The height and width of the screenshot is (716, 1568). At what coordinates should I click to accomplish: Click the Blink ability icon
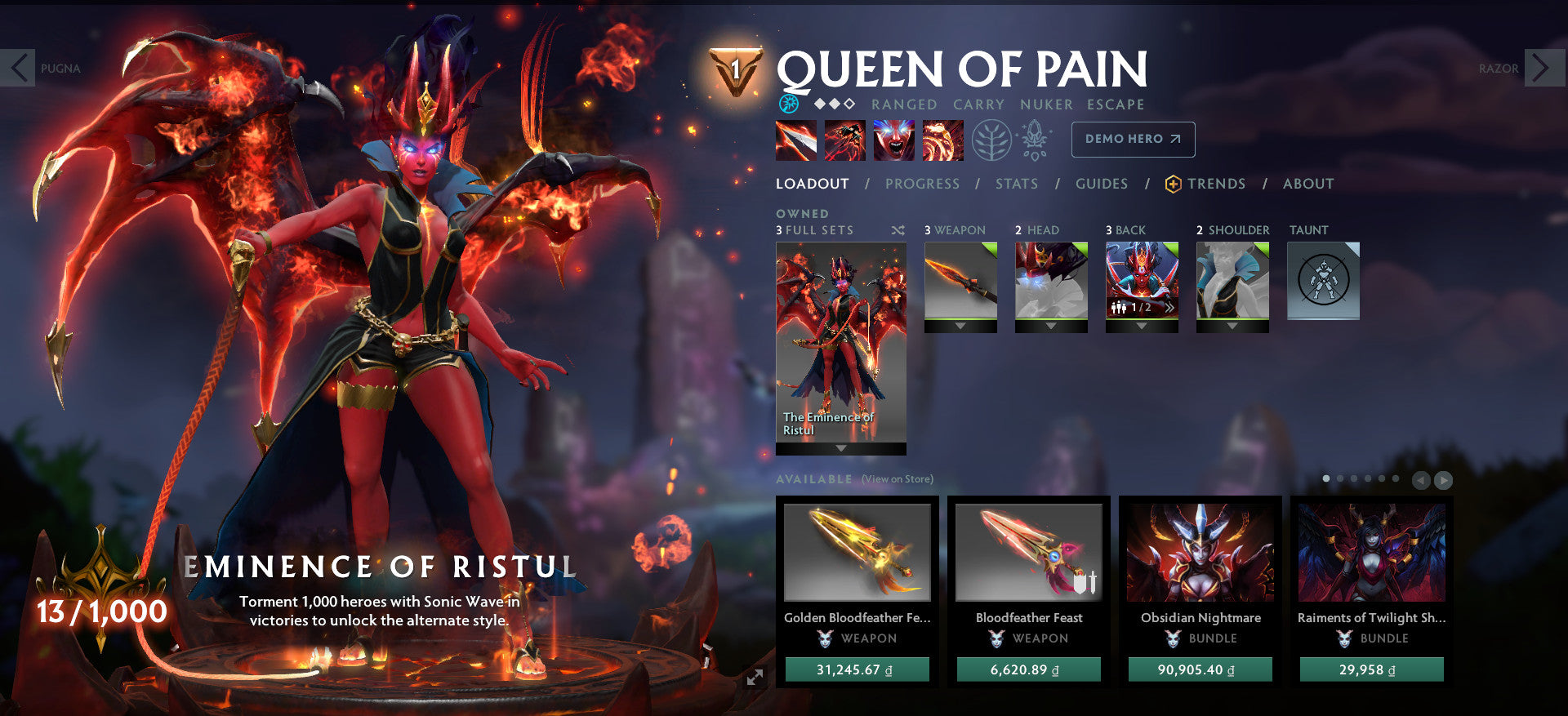(844, 140)
